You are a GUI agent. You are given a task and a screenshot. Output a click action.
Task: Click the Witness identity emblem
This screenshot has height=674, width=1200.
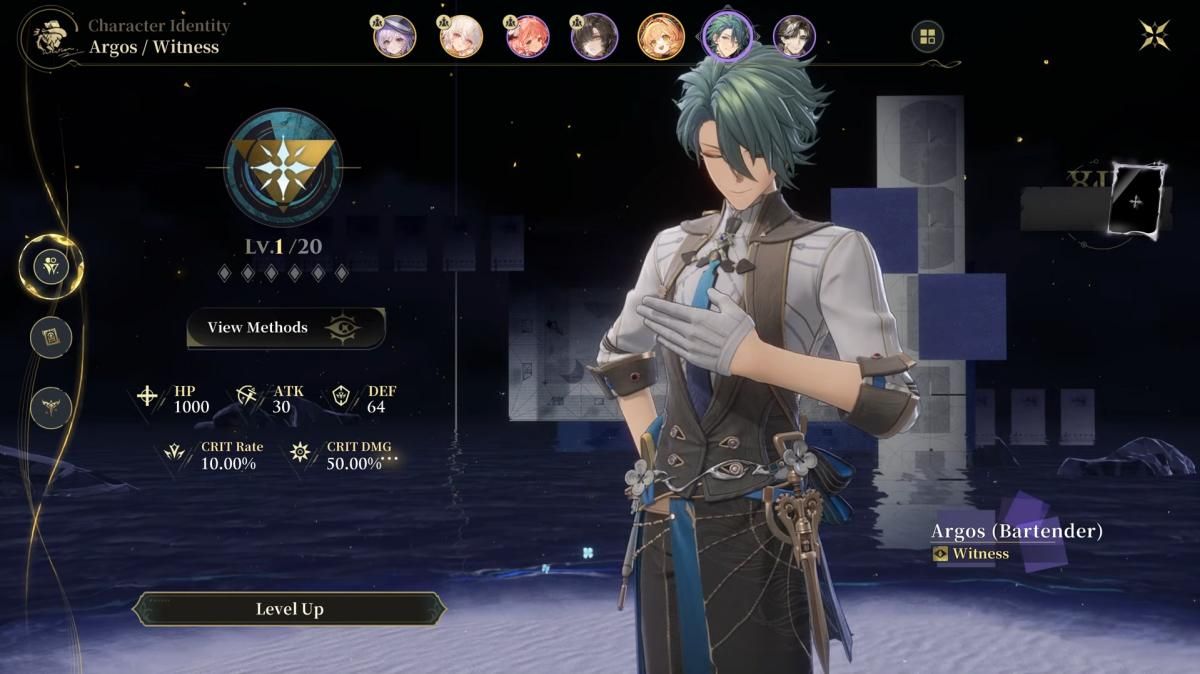283,167
